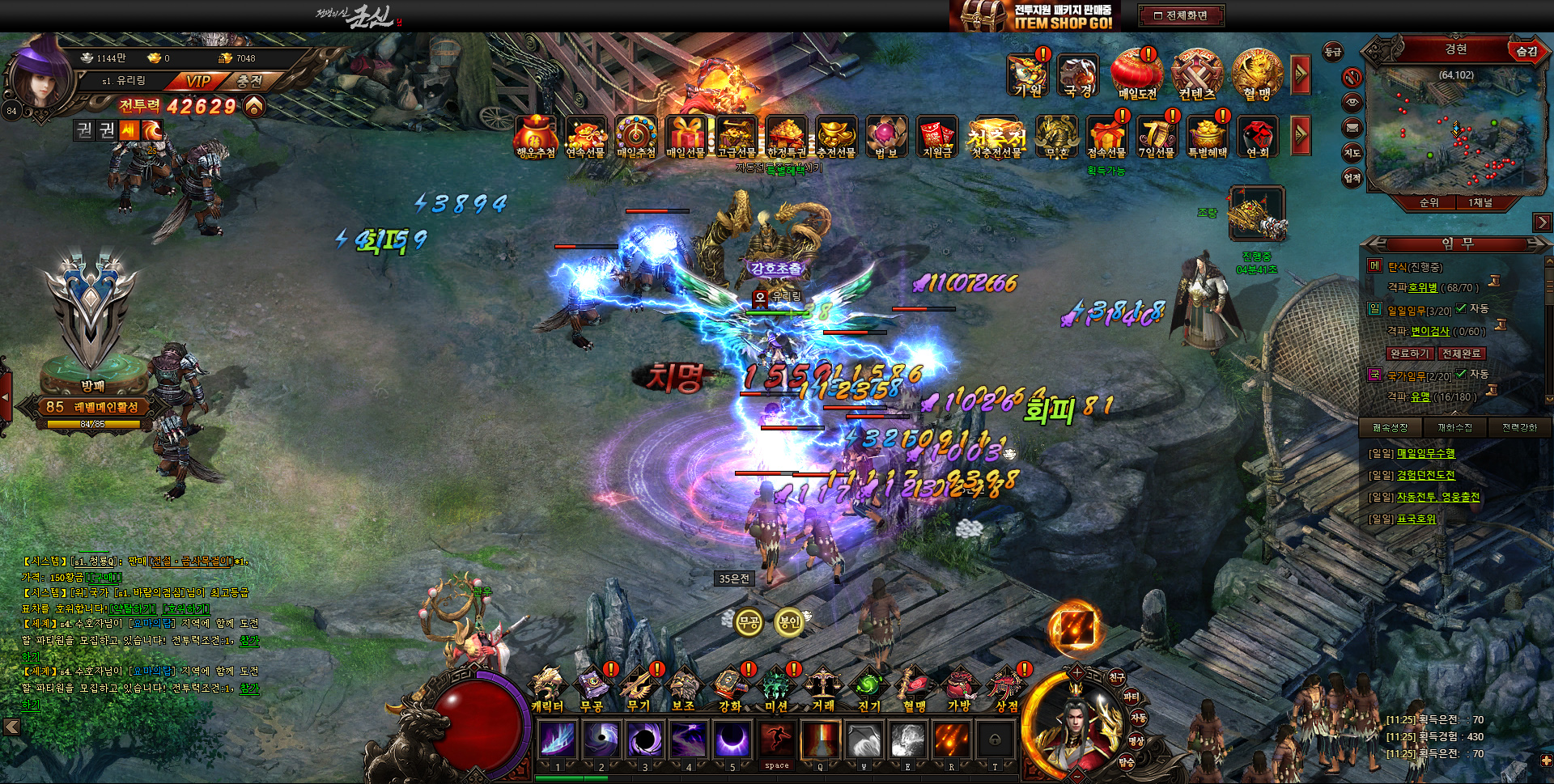
Task: Open the 캐릭터 character menu
Action: [x=548, y=688]
